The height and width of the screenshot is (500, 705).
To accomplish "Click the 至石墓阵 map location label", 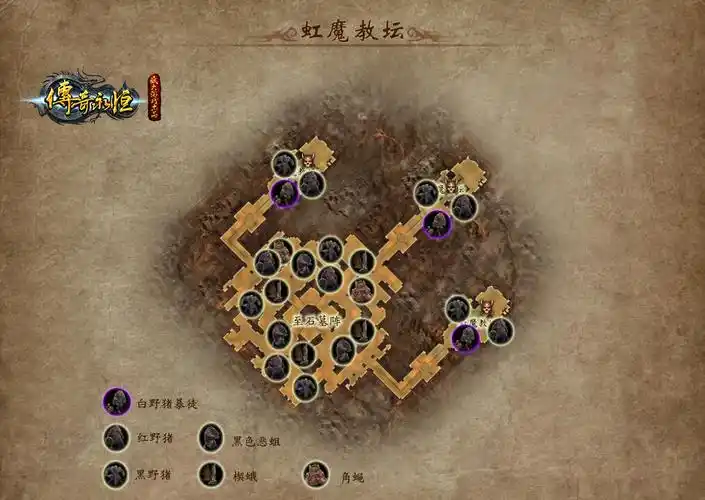I will (318, 320).
